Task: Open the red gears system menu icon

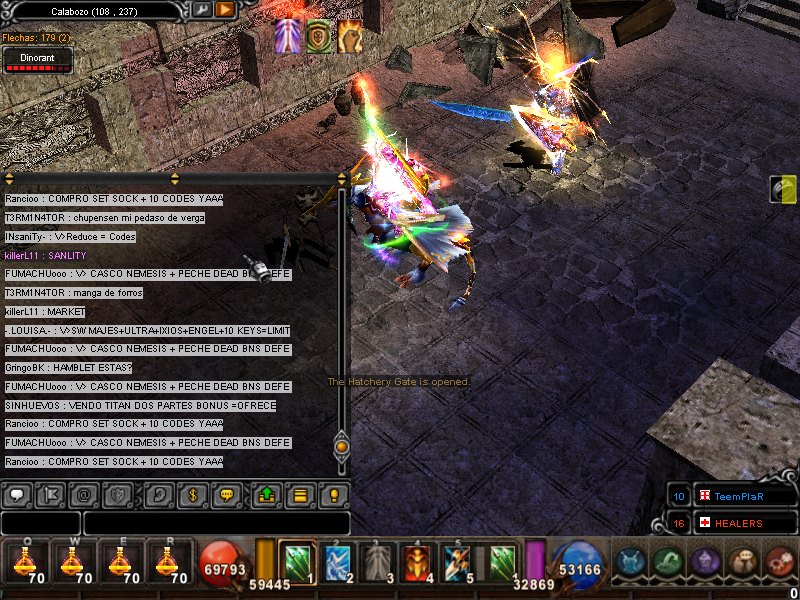Action: pyautogui.click(x=779, y=562)
